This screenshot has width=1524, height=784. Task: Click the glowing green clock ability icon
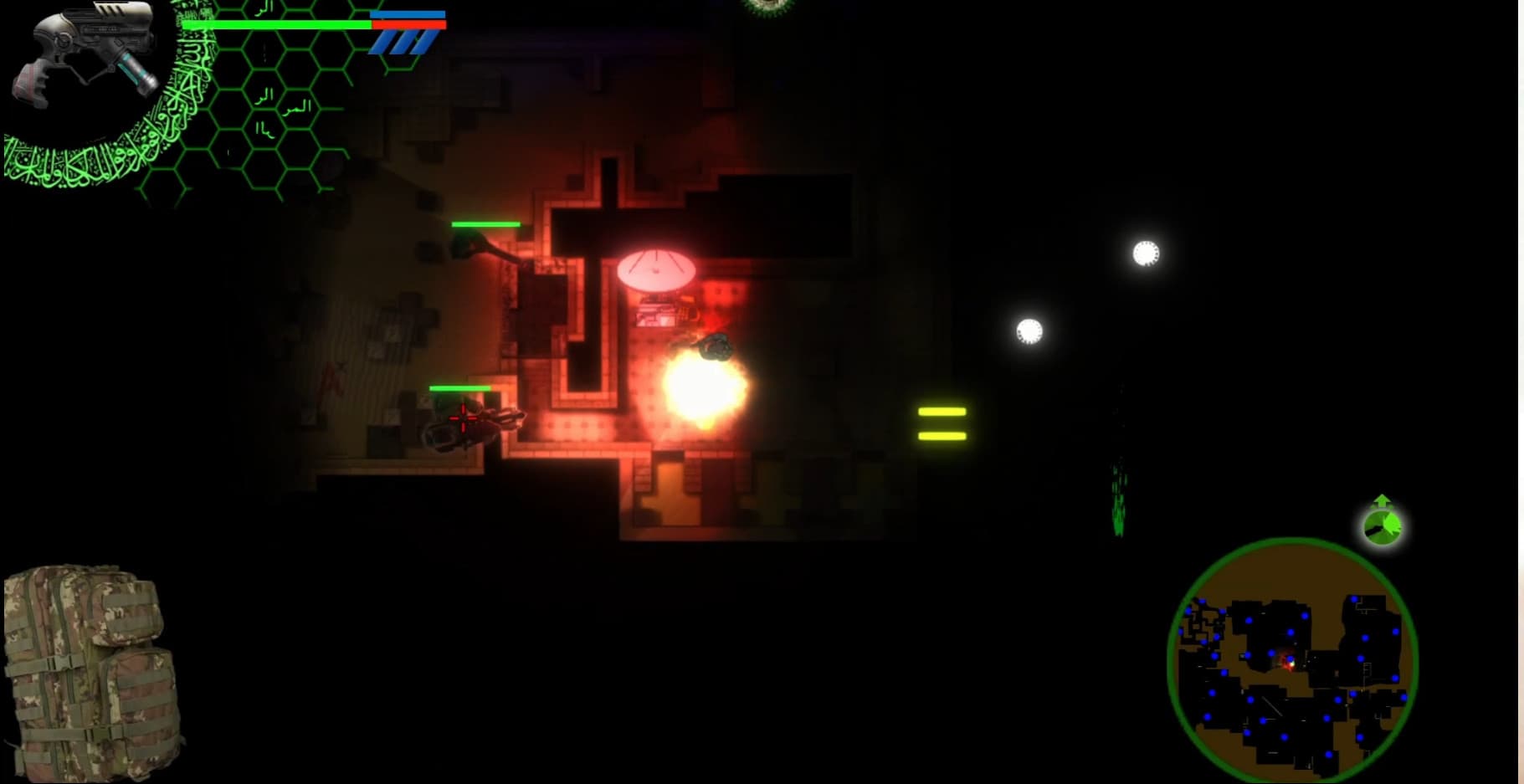pyautogui.click(x=1382, y=527)
